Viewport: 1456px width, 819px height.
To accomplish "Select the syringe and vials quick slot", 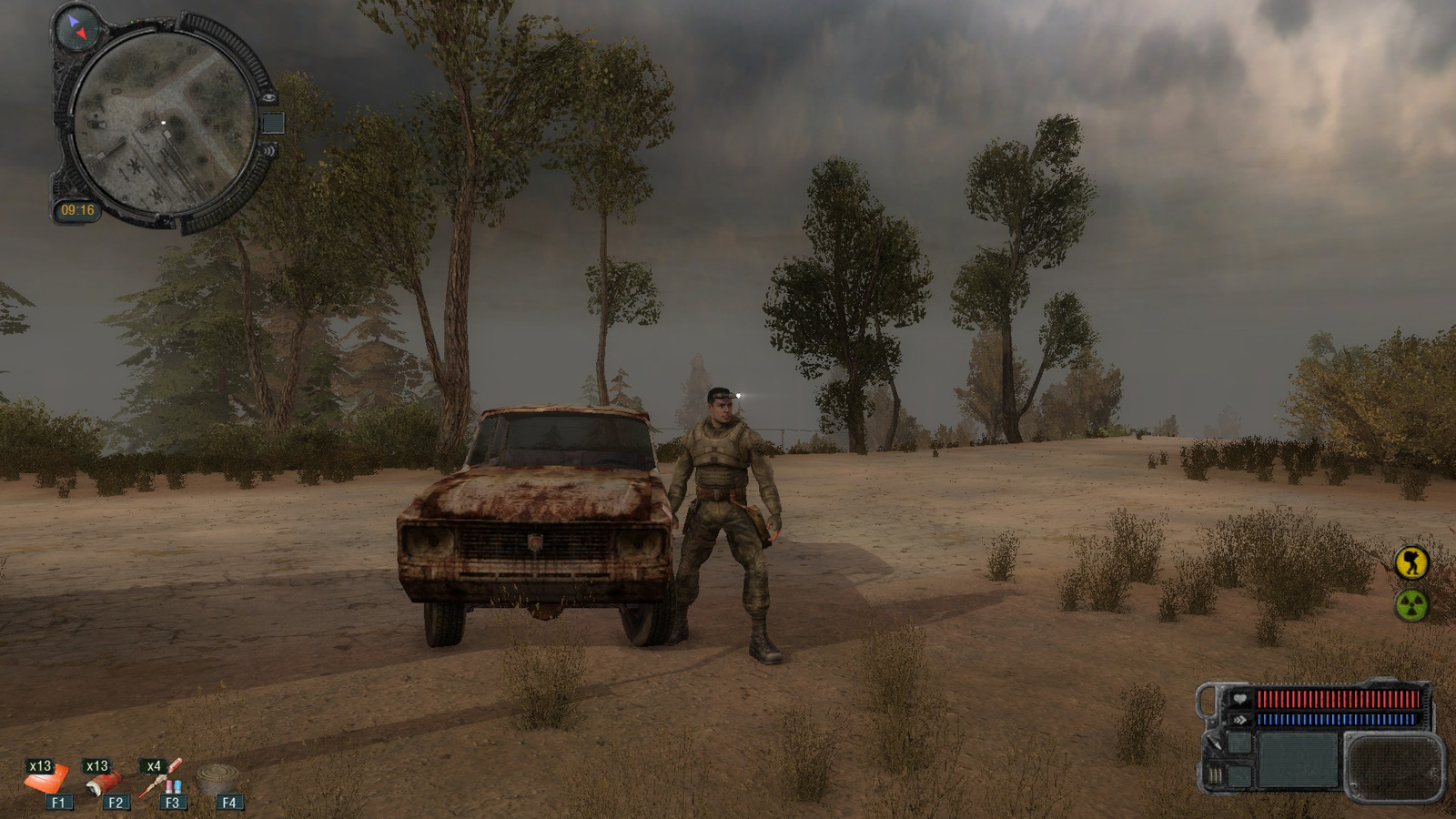I will 164,778.
